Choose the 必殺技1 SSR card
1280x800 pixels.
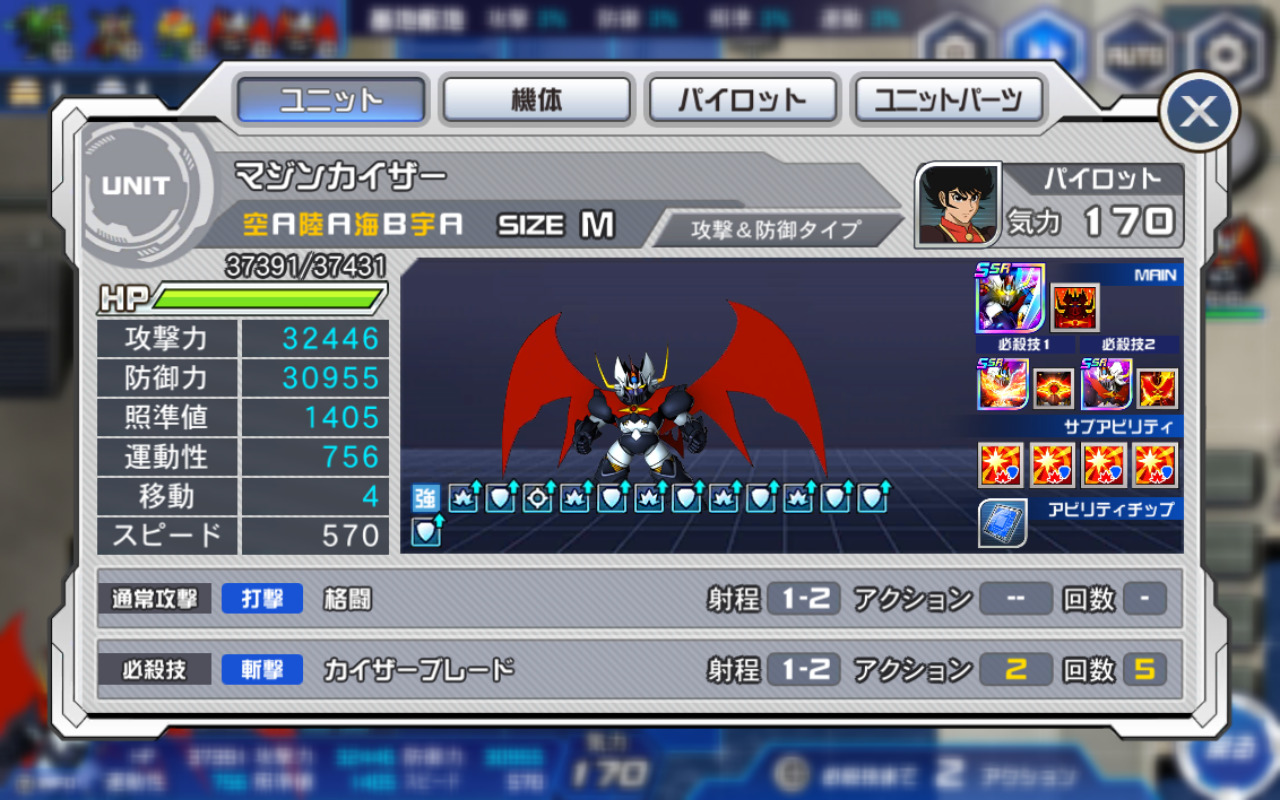point(1002,385)
